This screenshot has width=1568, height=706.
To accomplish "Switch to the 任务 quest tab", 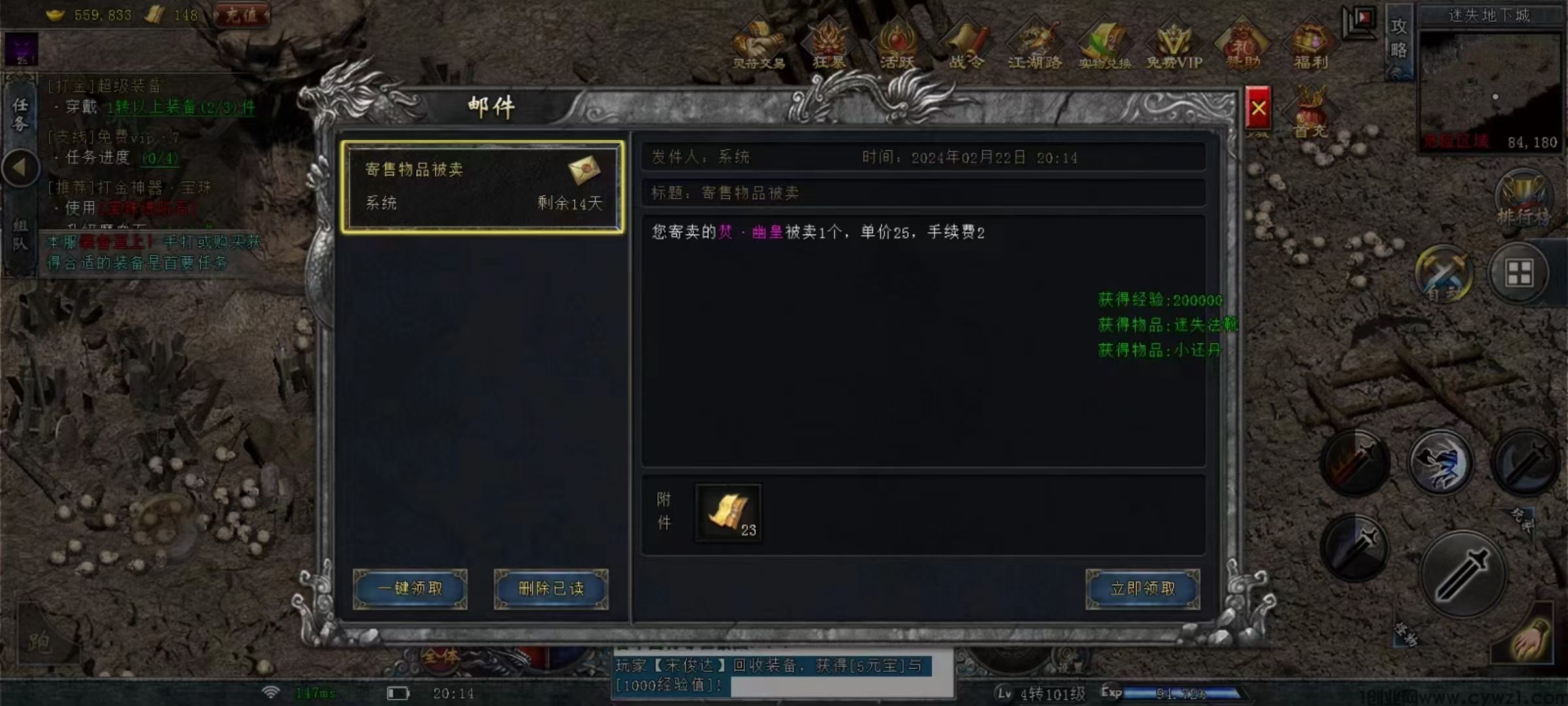I will click(x=20, y=114).
